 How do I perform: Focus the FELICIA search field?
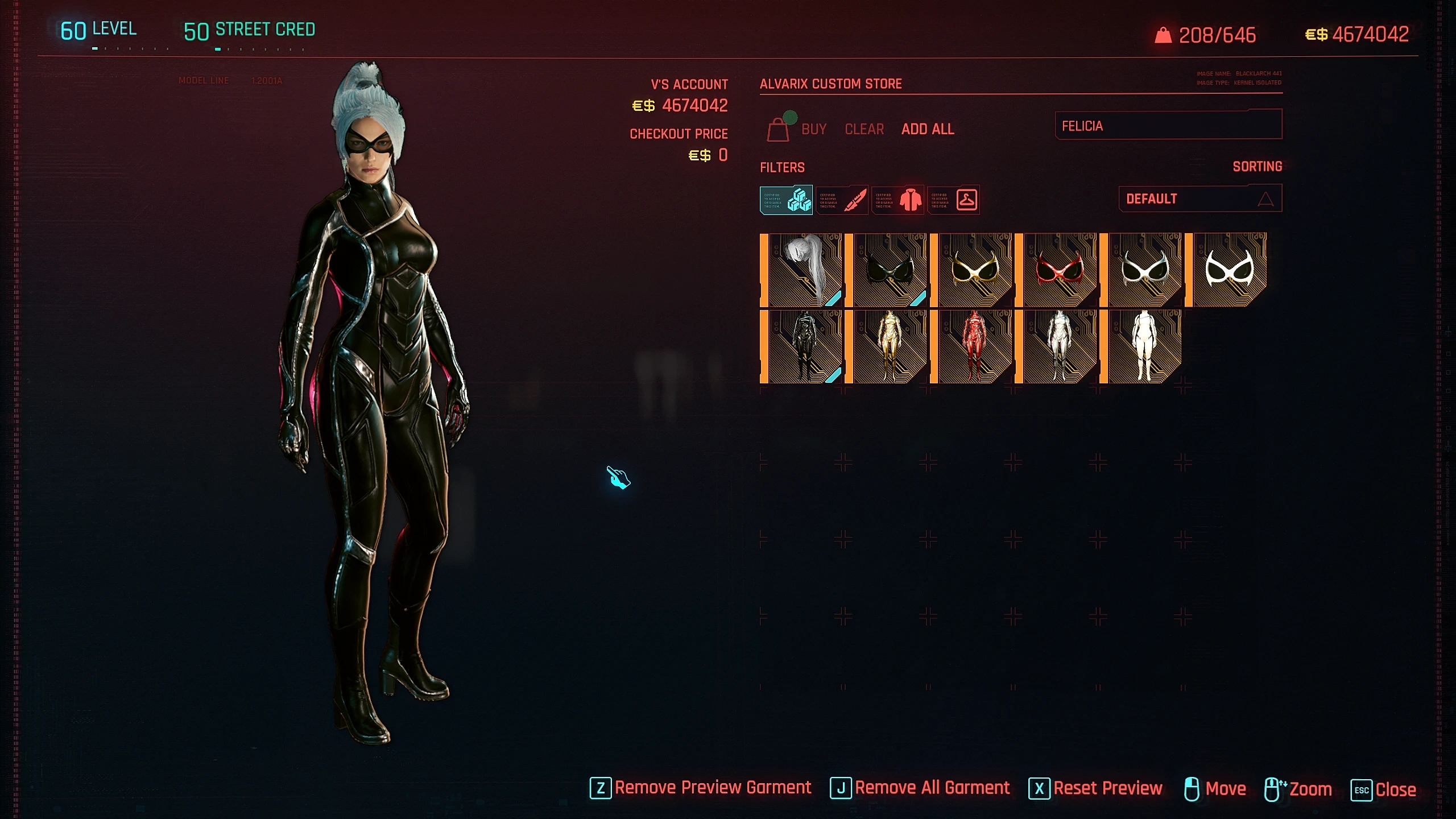click(x=1168, y=126)
